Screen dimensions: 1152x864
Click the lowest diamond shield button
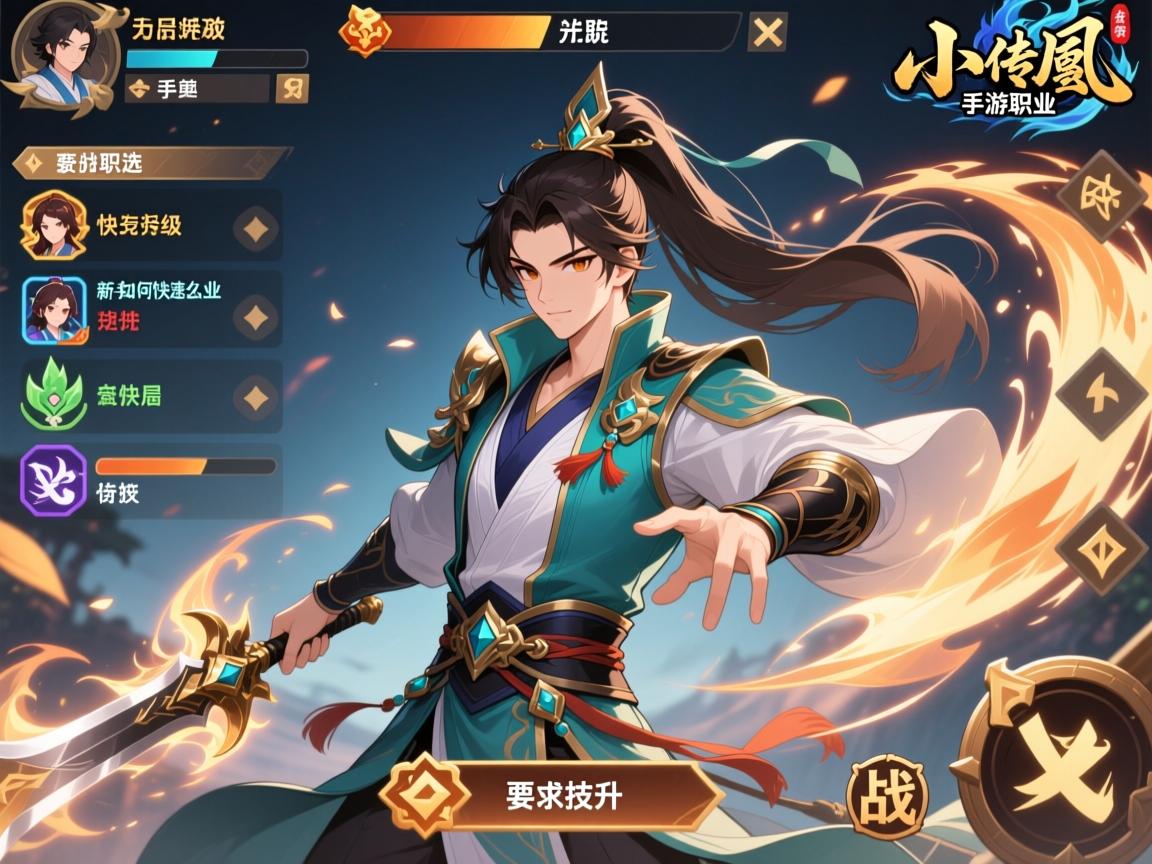(1101, 549)
